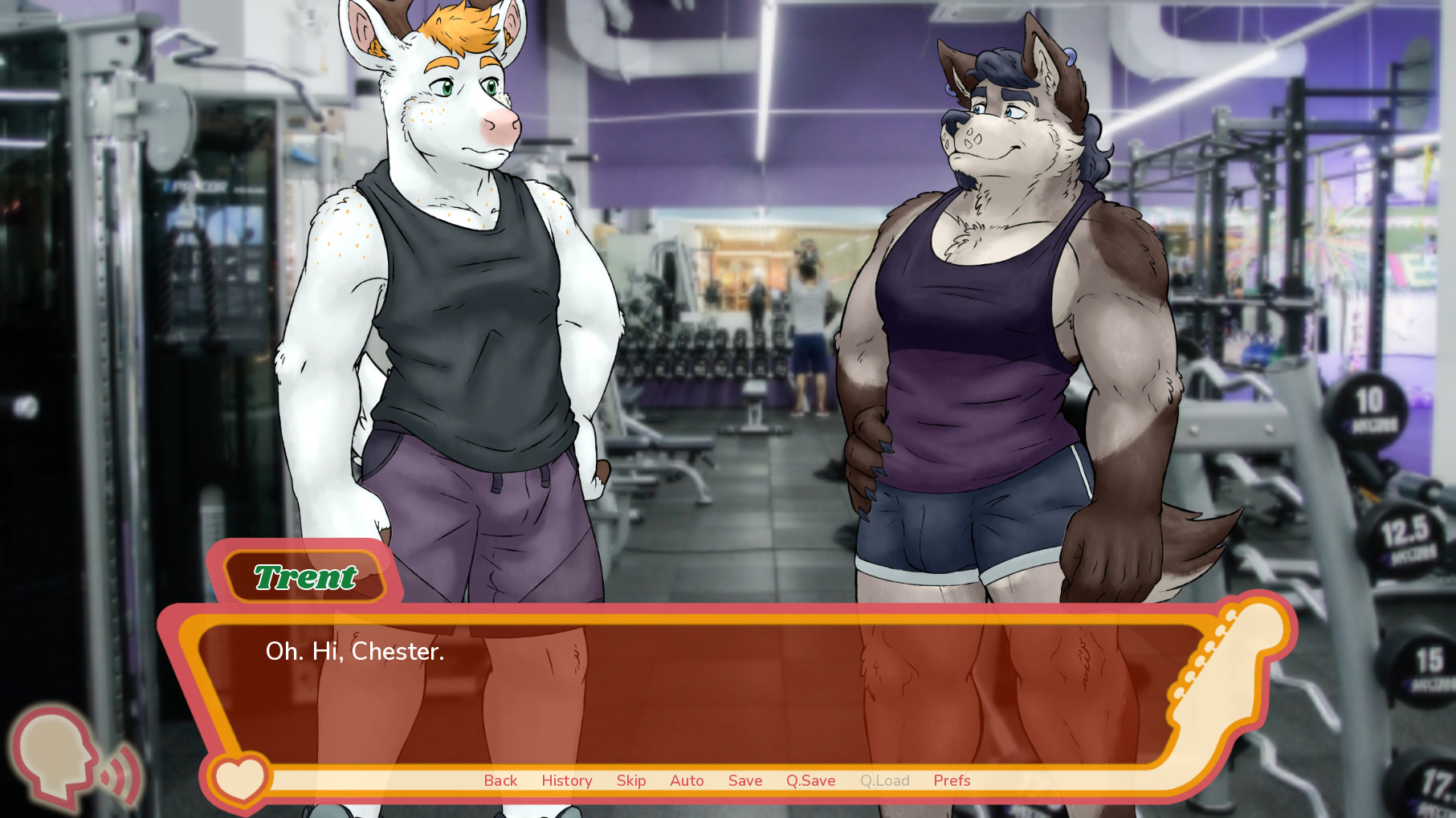1456x818 pixels.
Task: Click the heart icon on dialogue box
Action: click(239, 778)
